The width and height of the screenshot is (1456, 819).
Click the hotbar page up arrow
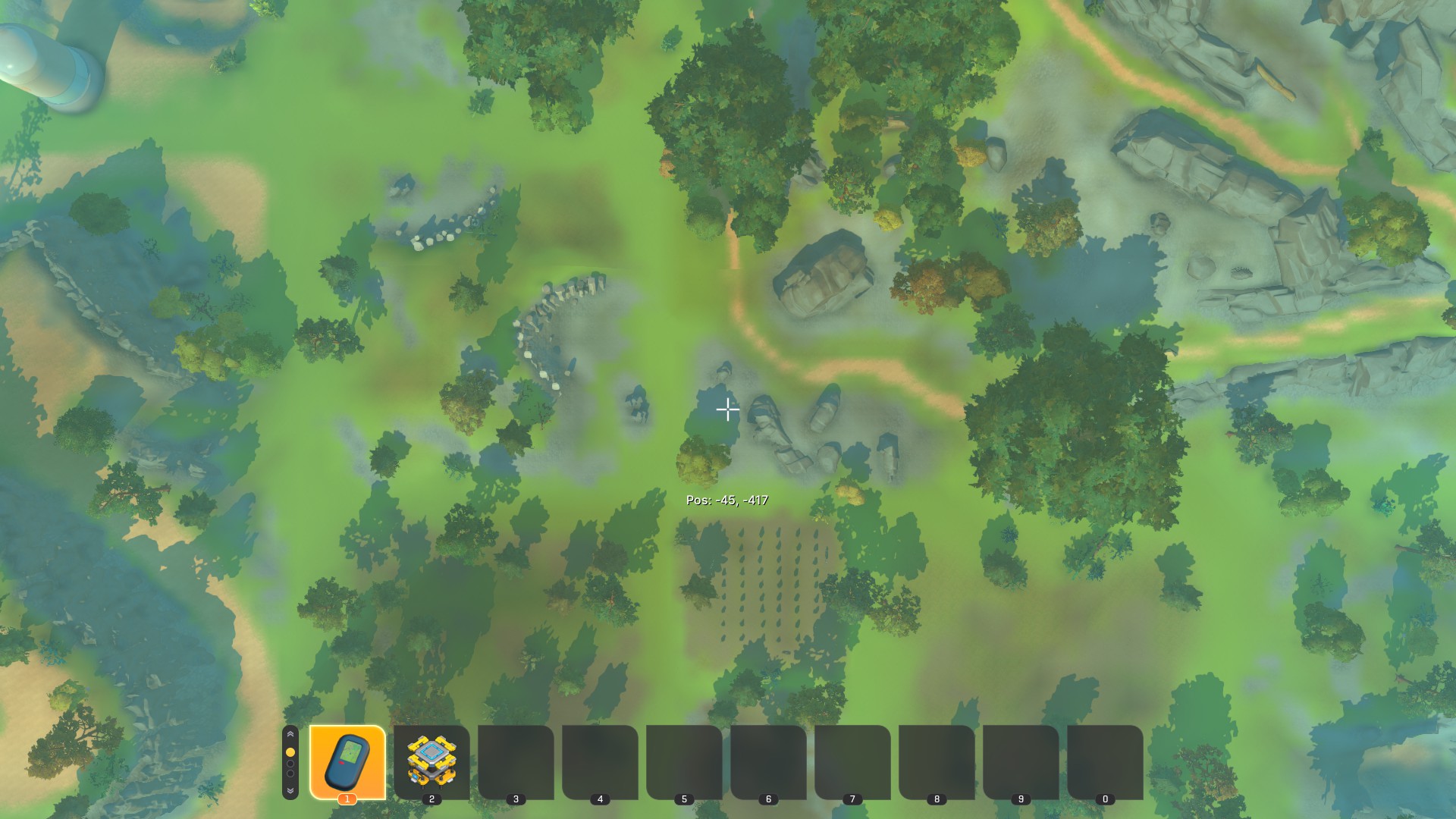290,735
